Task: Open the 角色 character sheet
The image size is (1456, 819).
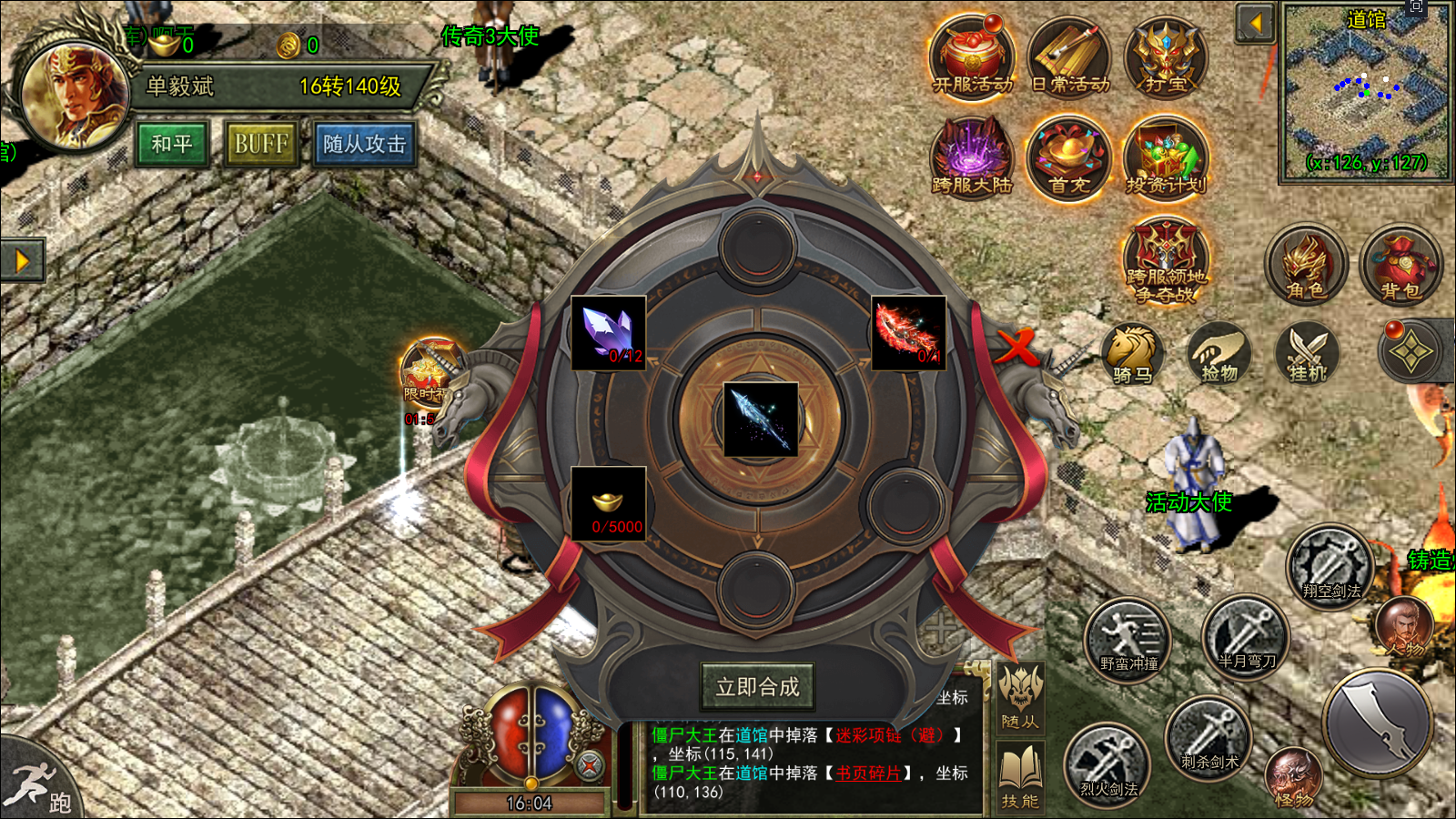Action: (x=1305, y=265)
